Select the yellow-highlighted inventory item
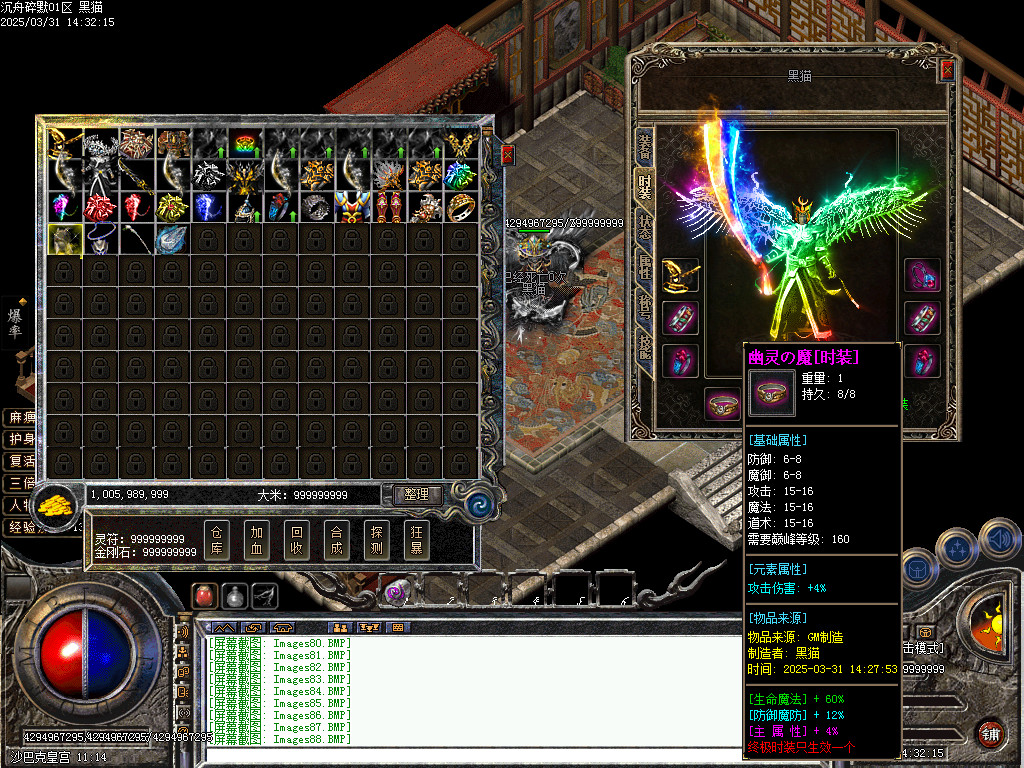The width and height of the screenshot is (1024, 768). pyautogui.click(x=65, y=239)
